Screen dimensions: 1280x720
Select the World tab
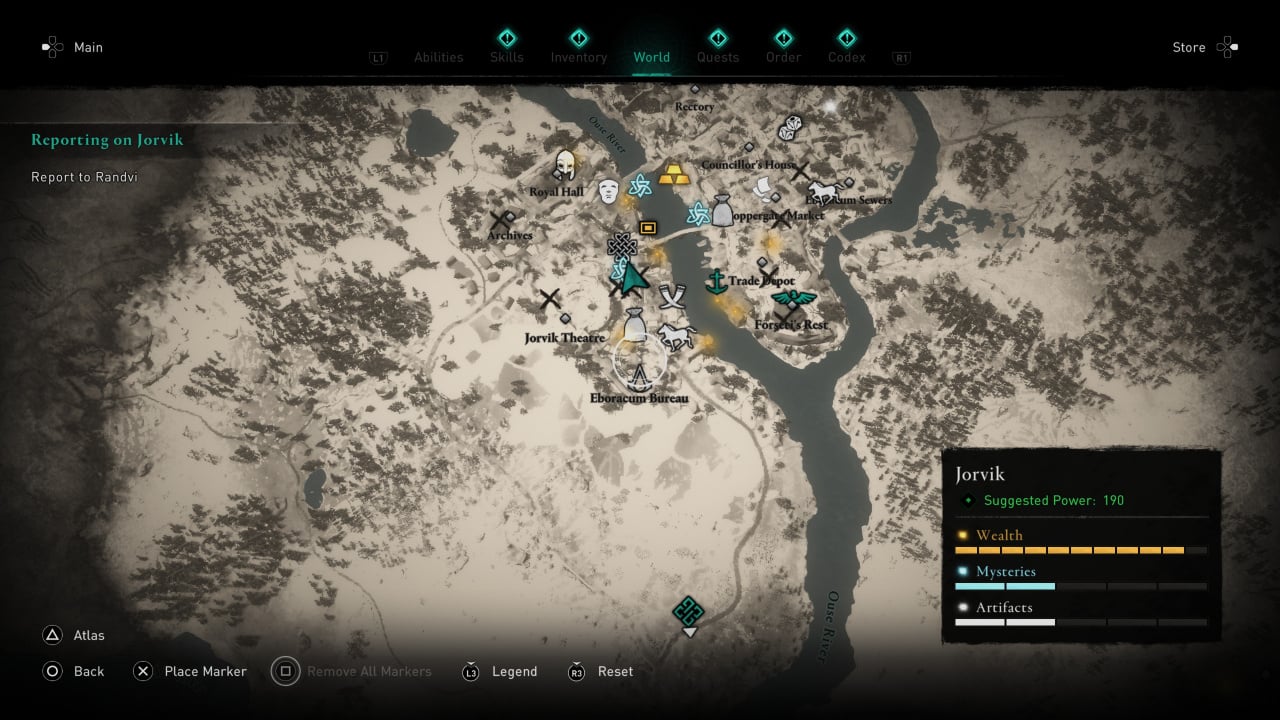pos(651,57)
